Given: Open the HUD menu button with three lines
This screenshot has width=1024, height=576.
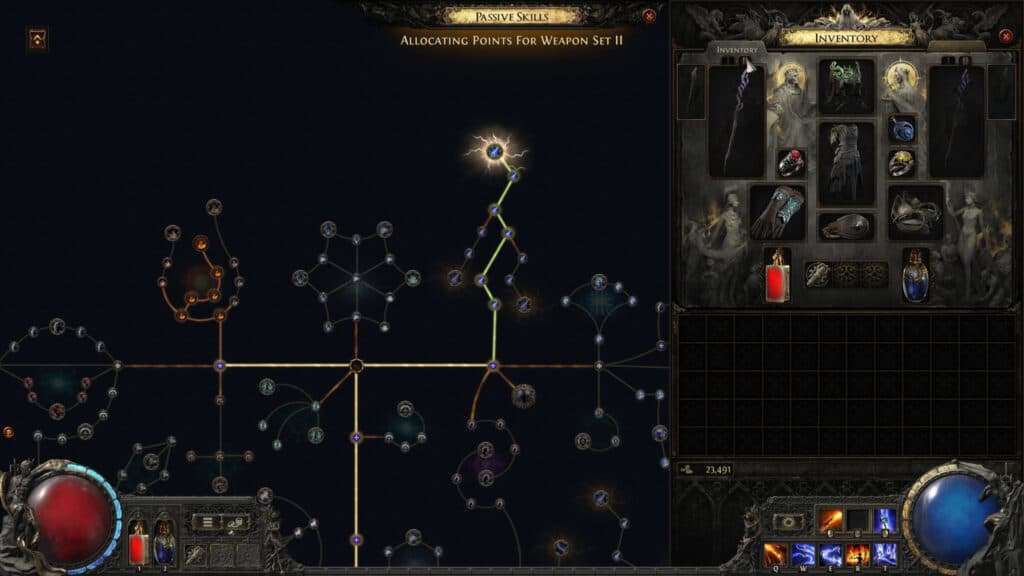Looking at the screenshot, I should click(x=204, y=522).
